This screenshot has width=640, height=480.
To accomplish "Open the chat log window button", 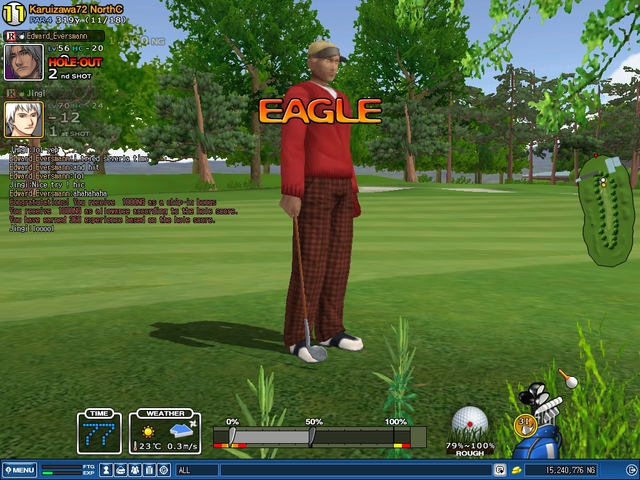I will [x=499, y=469].
